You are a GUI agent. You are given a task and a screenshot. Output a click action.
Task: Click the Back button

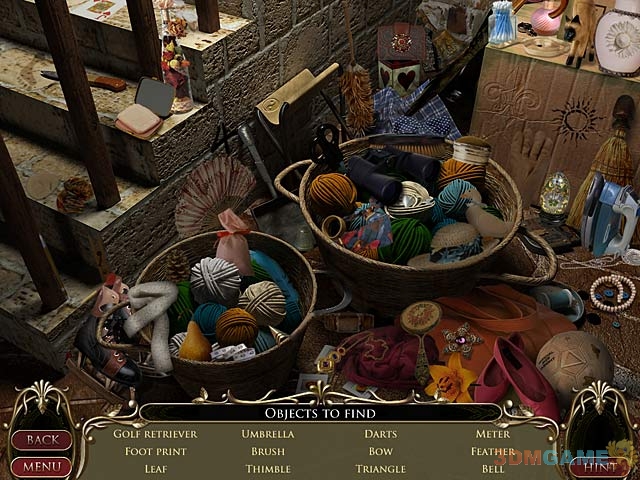point(41,440)
